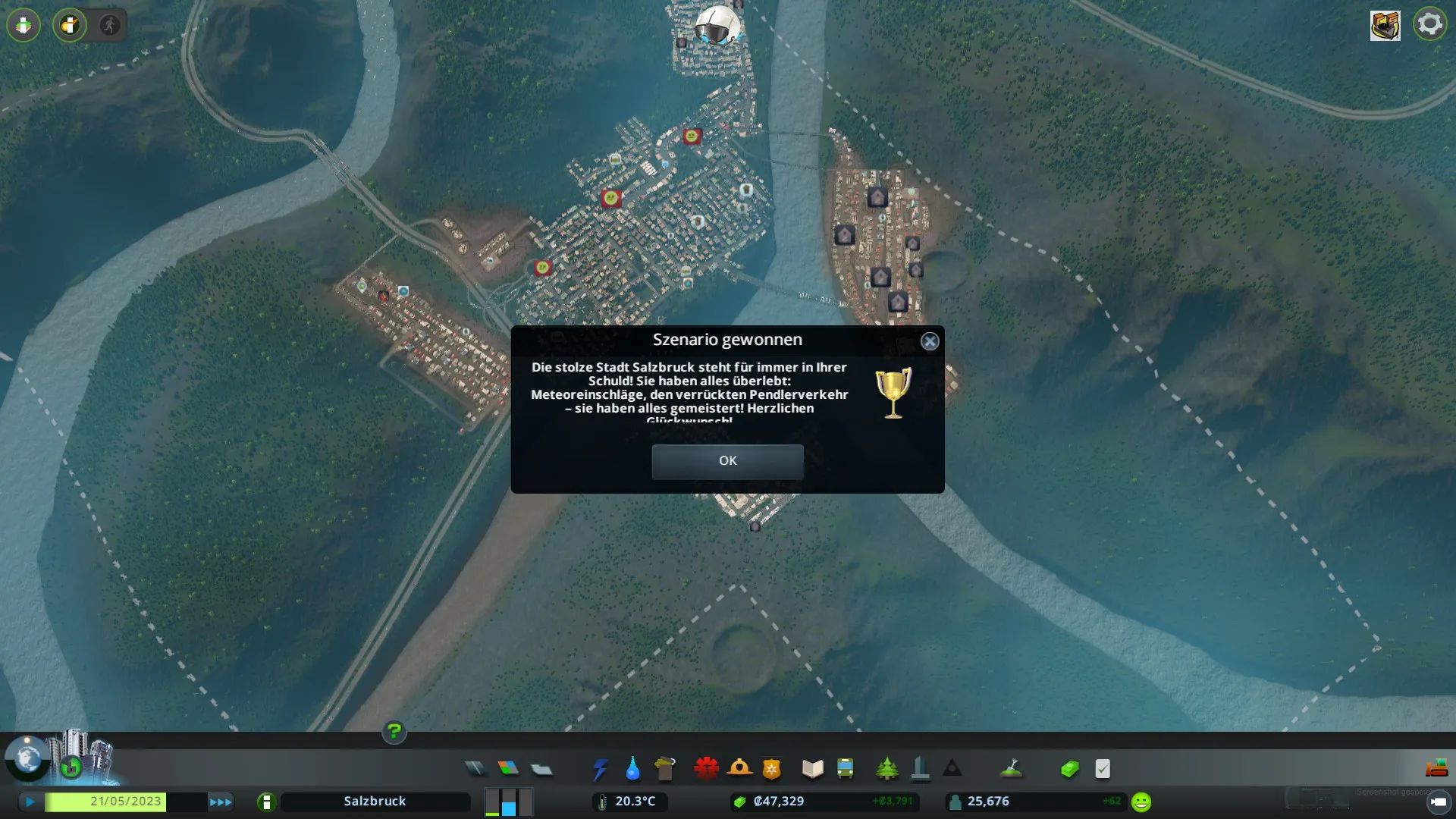The image size is (1456, 819).
Task: Open the water and sewage menu
Action: 632,769
